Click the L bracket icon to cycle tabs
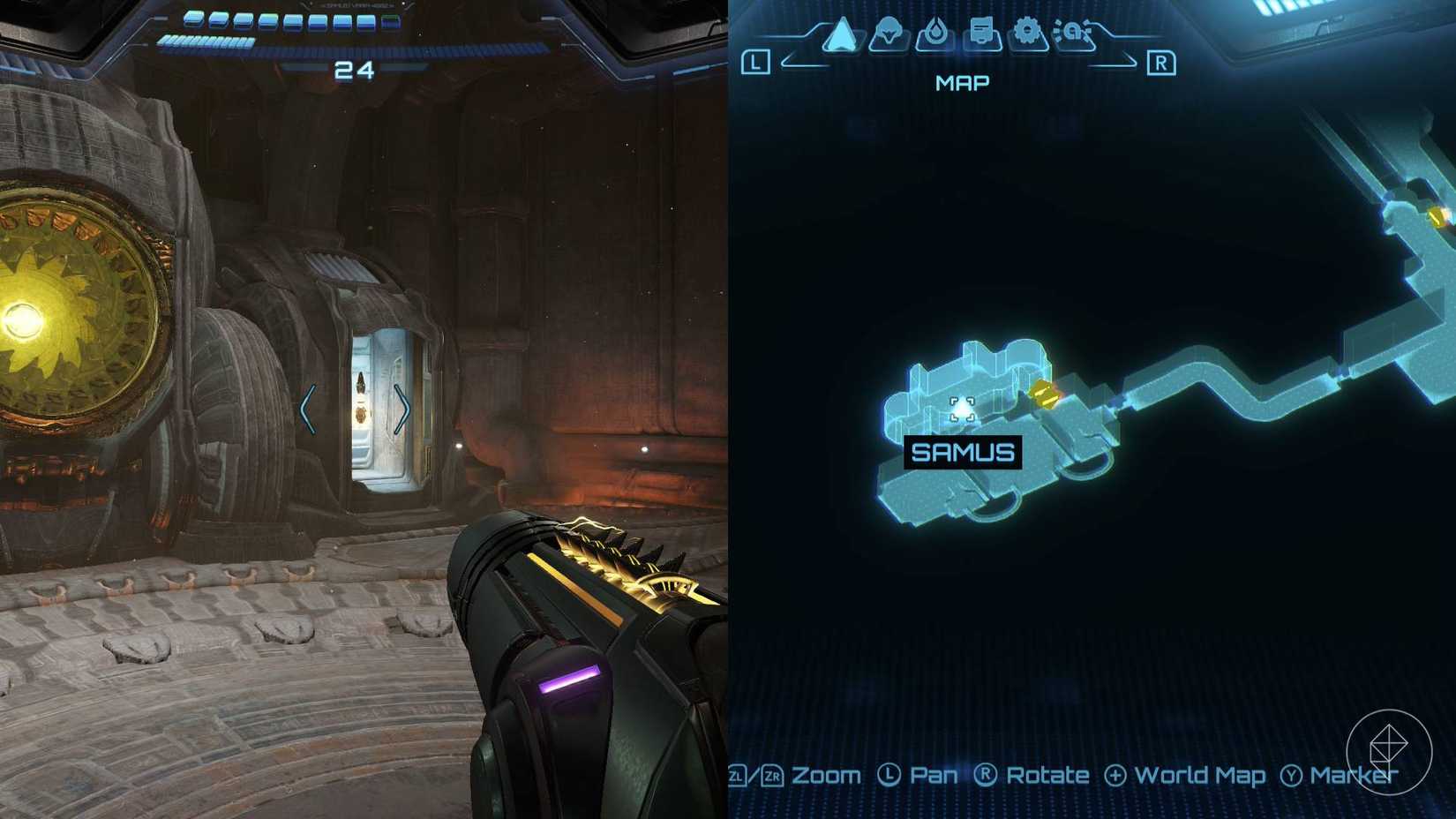Image resolution: width=1456 pixels, height=819 pixels. pyautogui.click(x=754, y=62)
